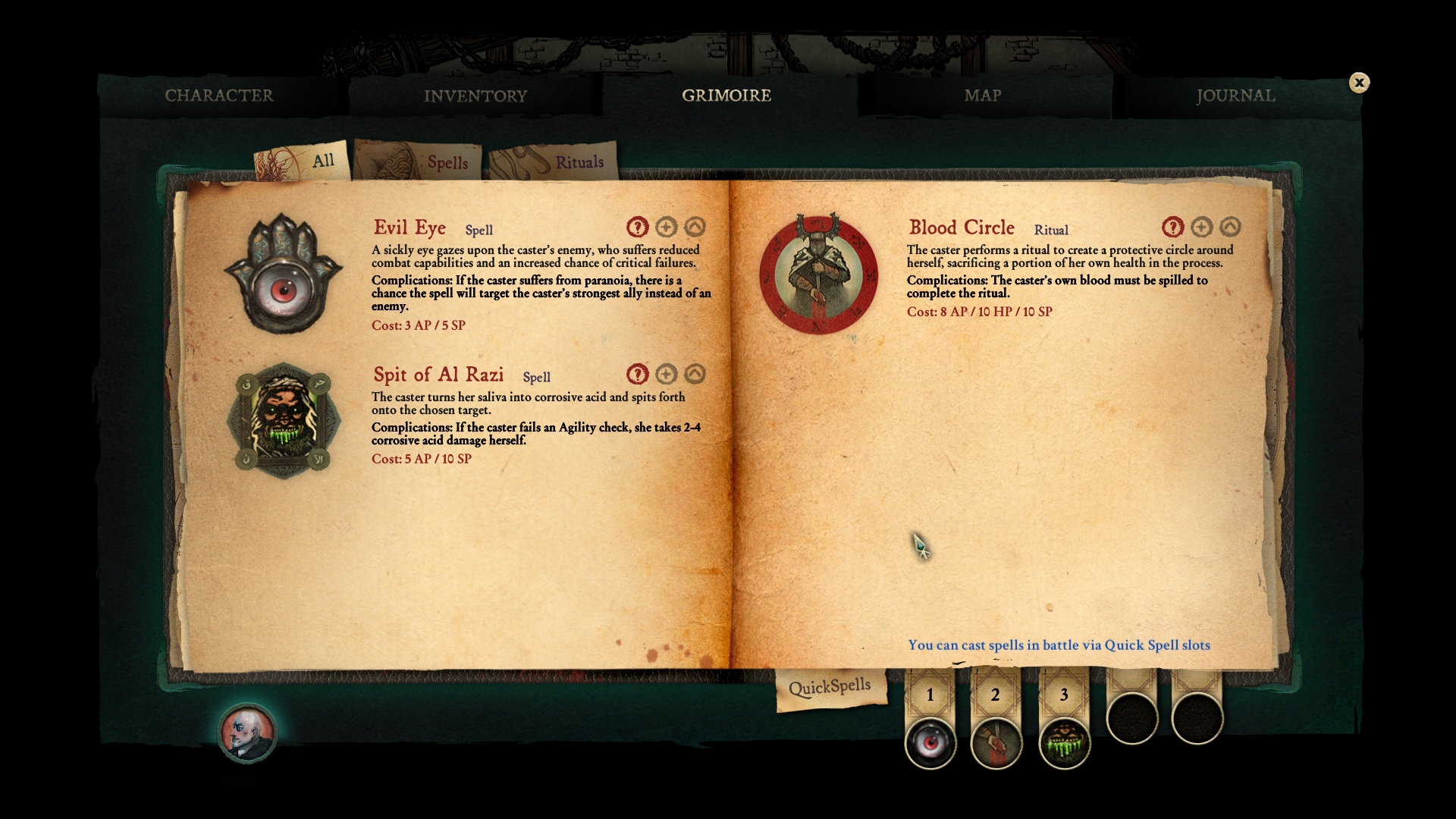The image size is (1456, 819).
Task: Open the question mark info for Evil Eye
Action: [x=637, y=226]
